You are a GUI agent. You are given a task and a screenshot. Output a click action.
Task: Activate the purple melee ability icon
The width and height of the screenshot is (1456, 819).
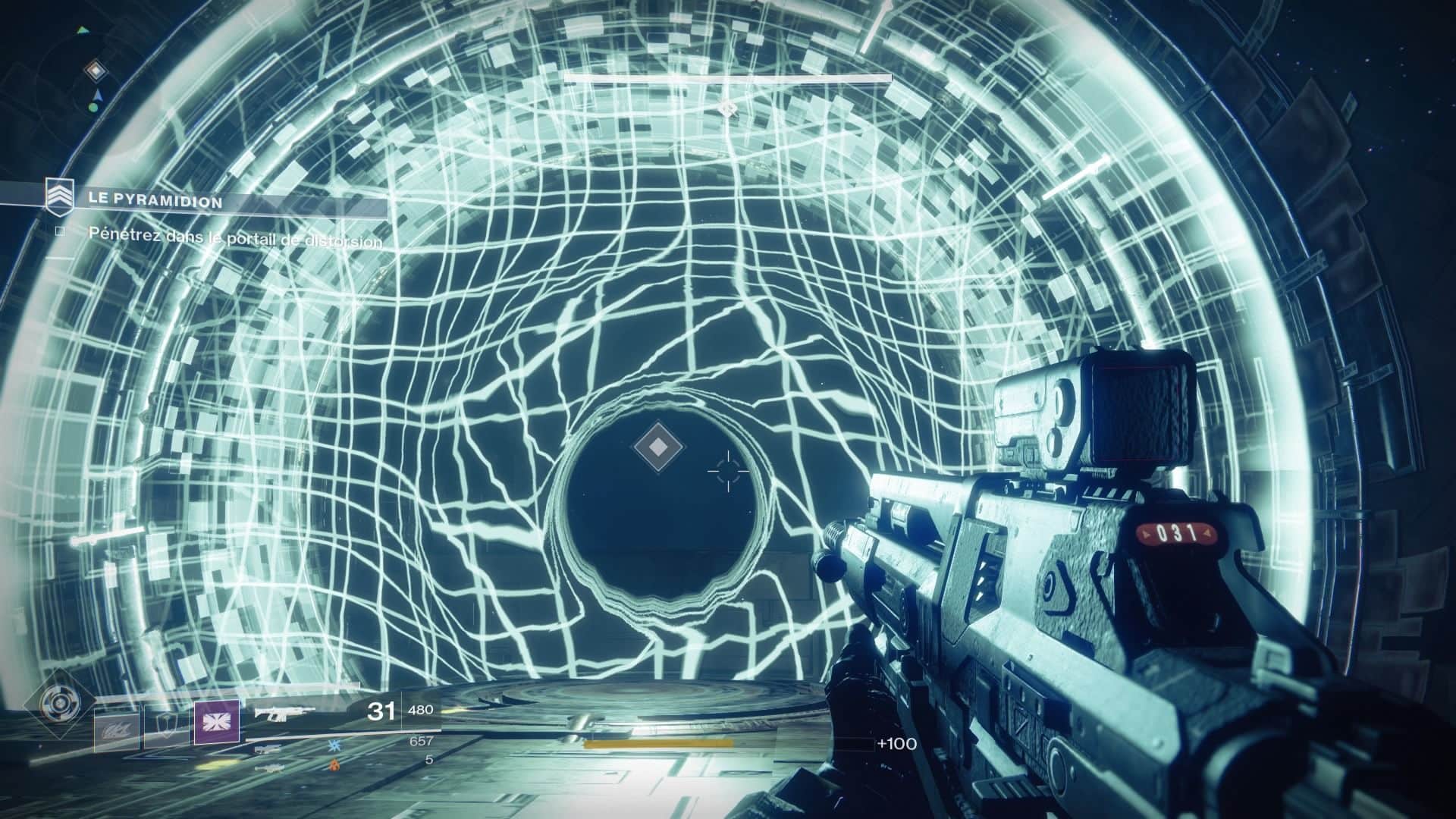point(216,723)
